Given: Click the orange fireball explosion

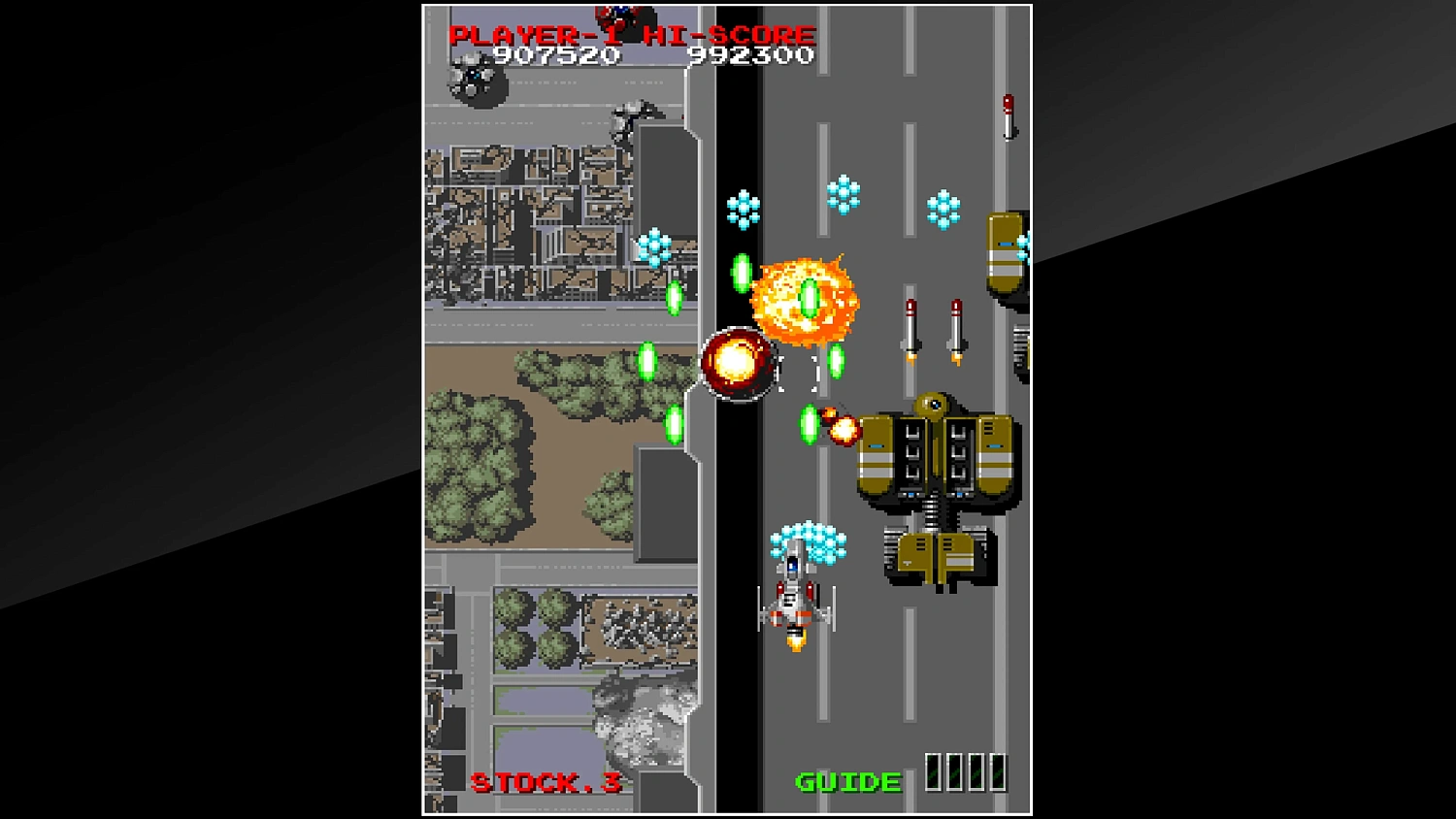Looking at the screenshot, I should 804,299.
